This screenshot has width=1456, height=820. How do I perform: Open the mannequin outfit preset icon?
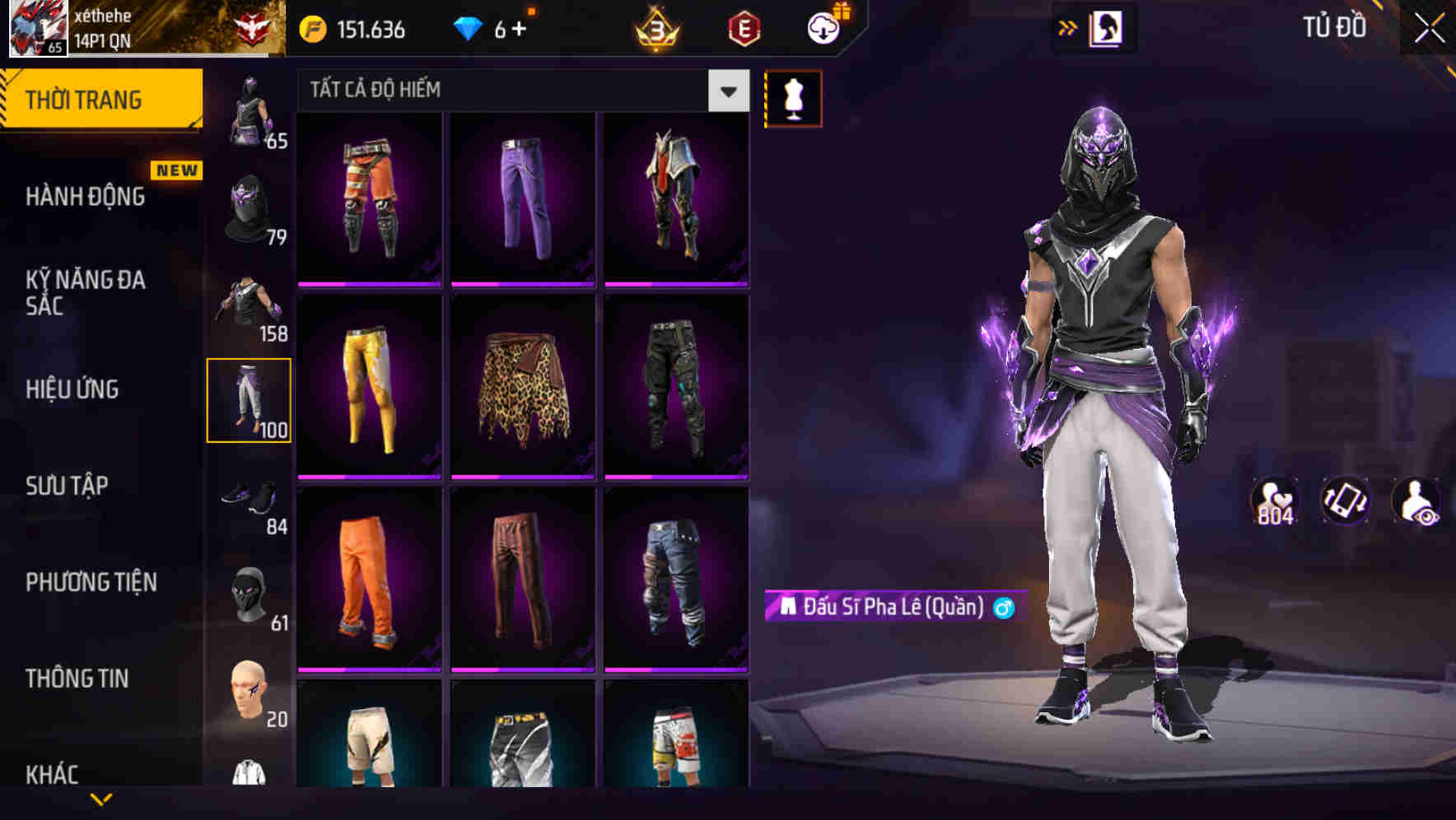(x=793, y=96)
